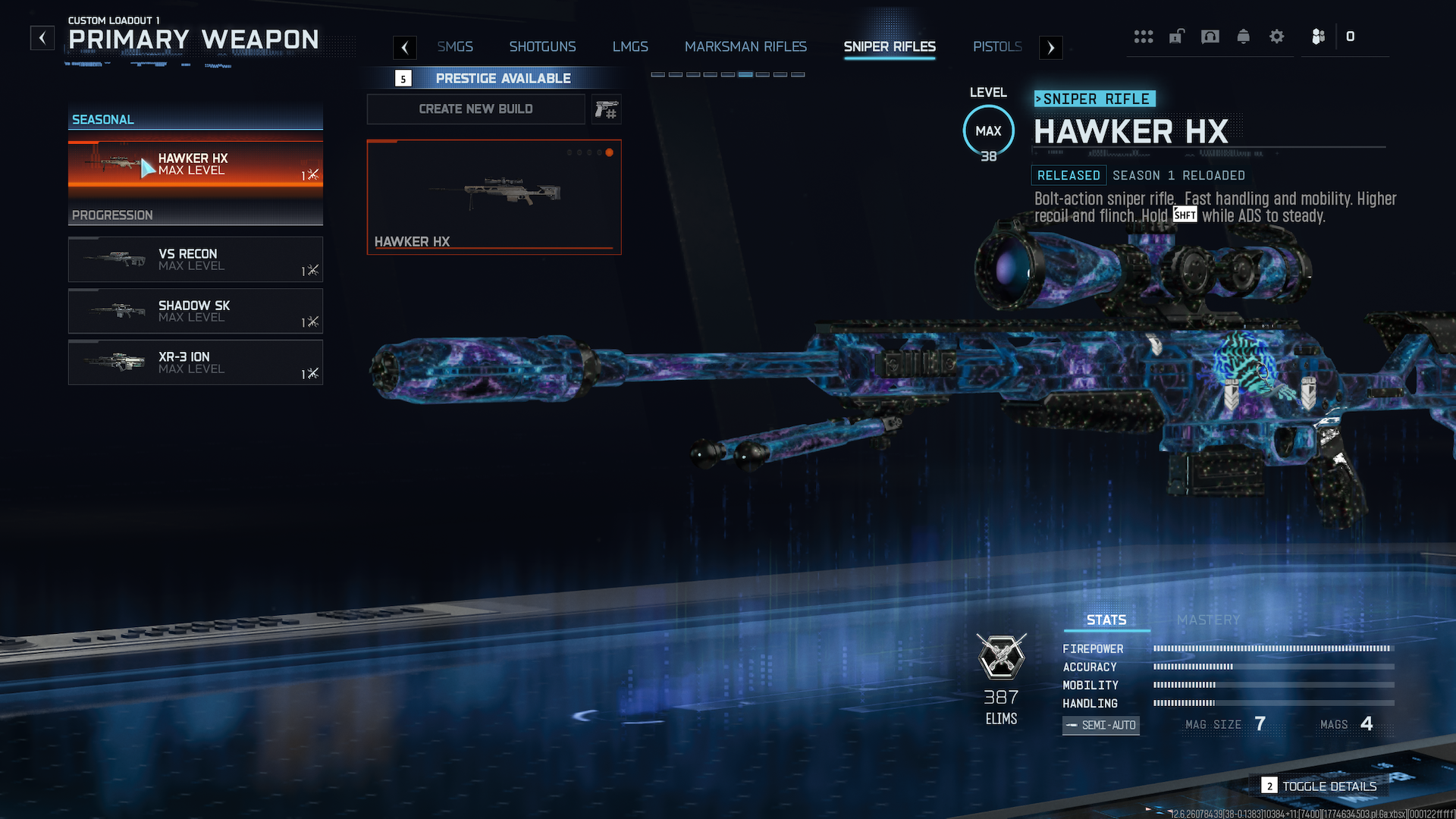Click the right category arrow

pos(1050,48)
